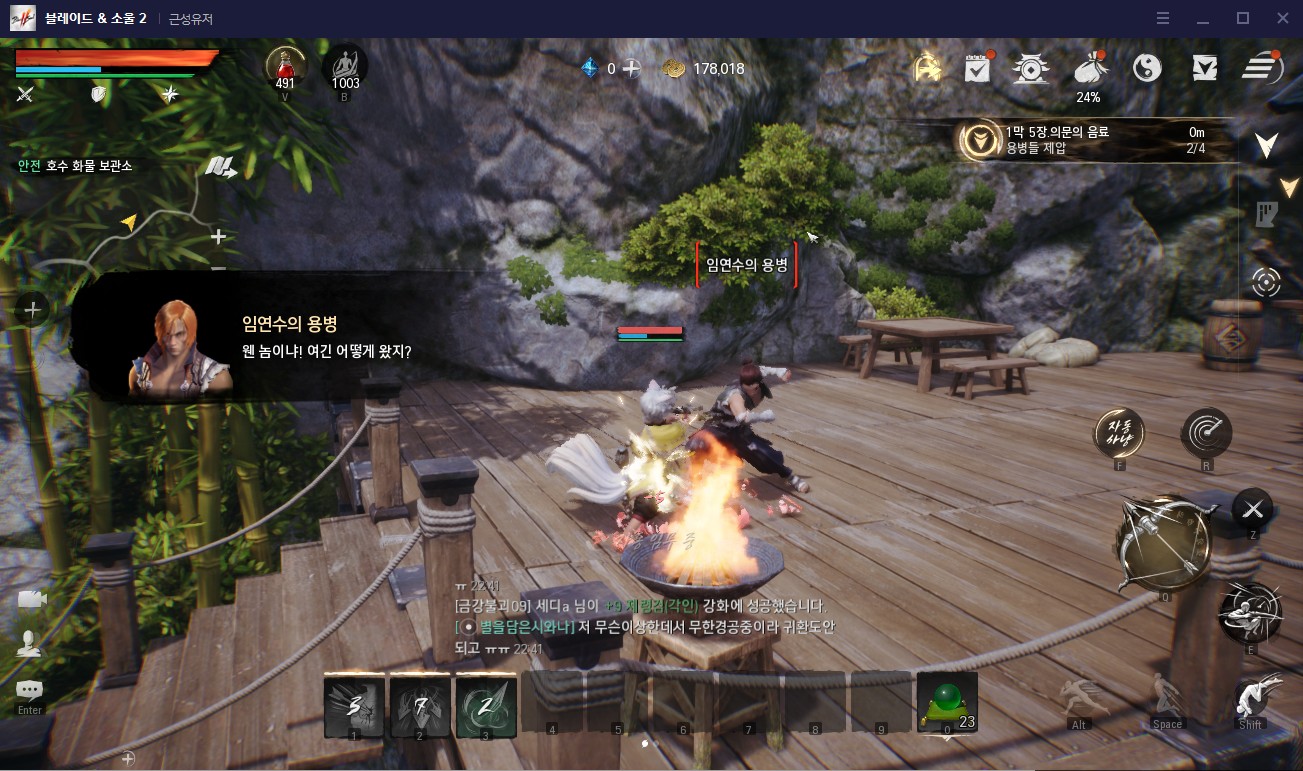
Task: Open the money pouch inventory icon
Action: [1088, 68]
